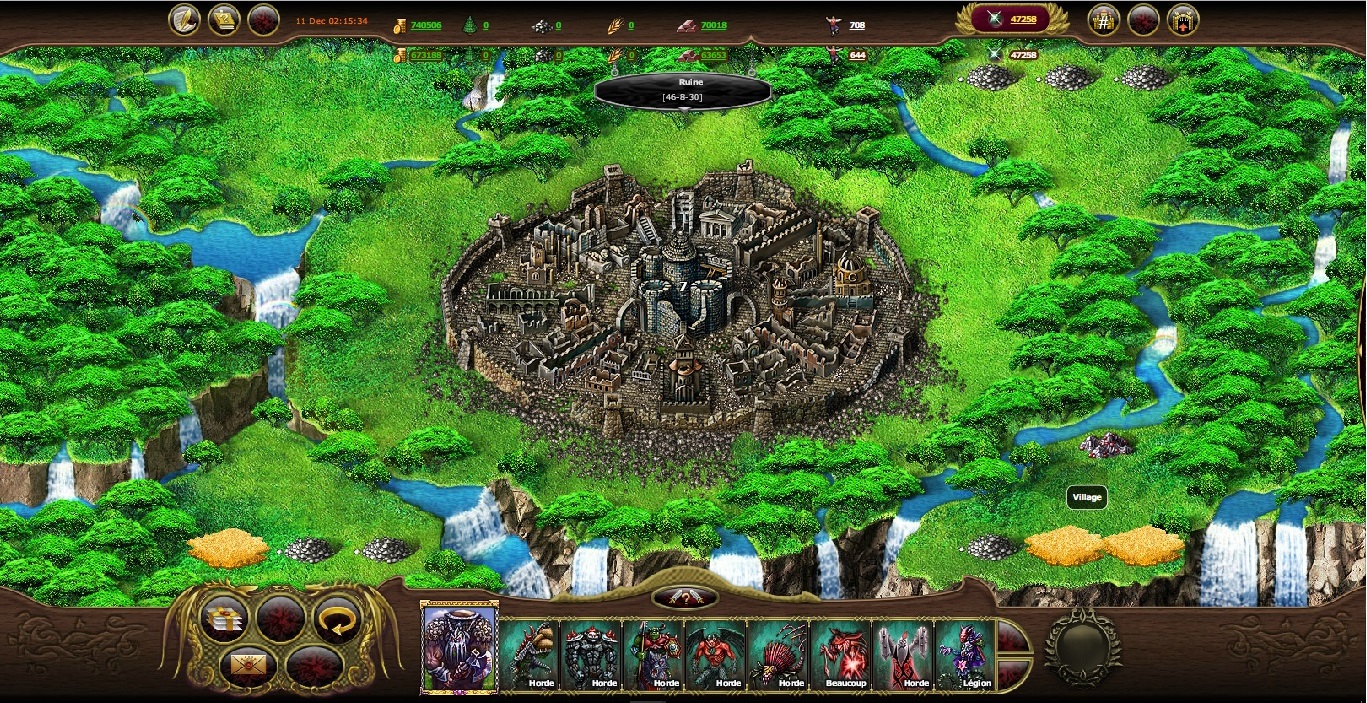
Task: Click the question mark crossed-swords button
Action: [684, 598]
